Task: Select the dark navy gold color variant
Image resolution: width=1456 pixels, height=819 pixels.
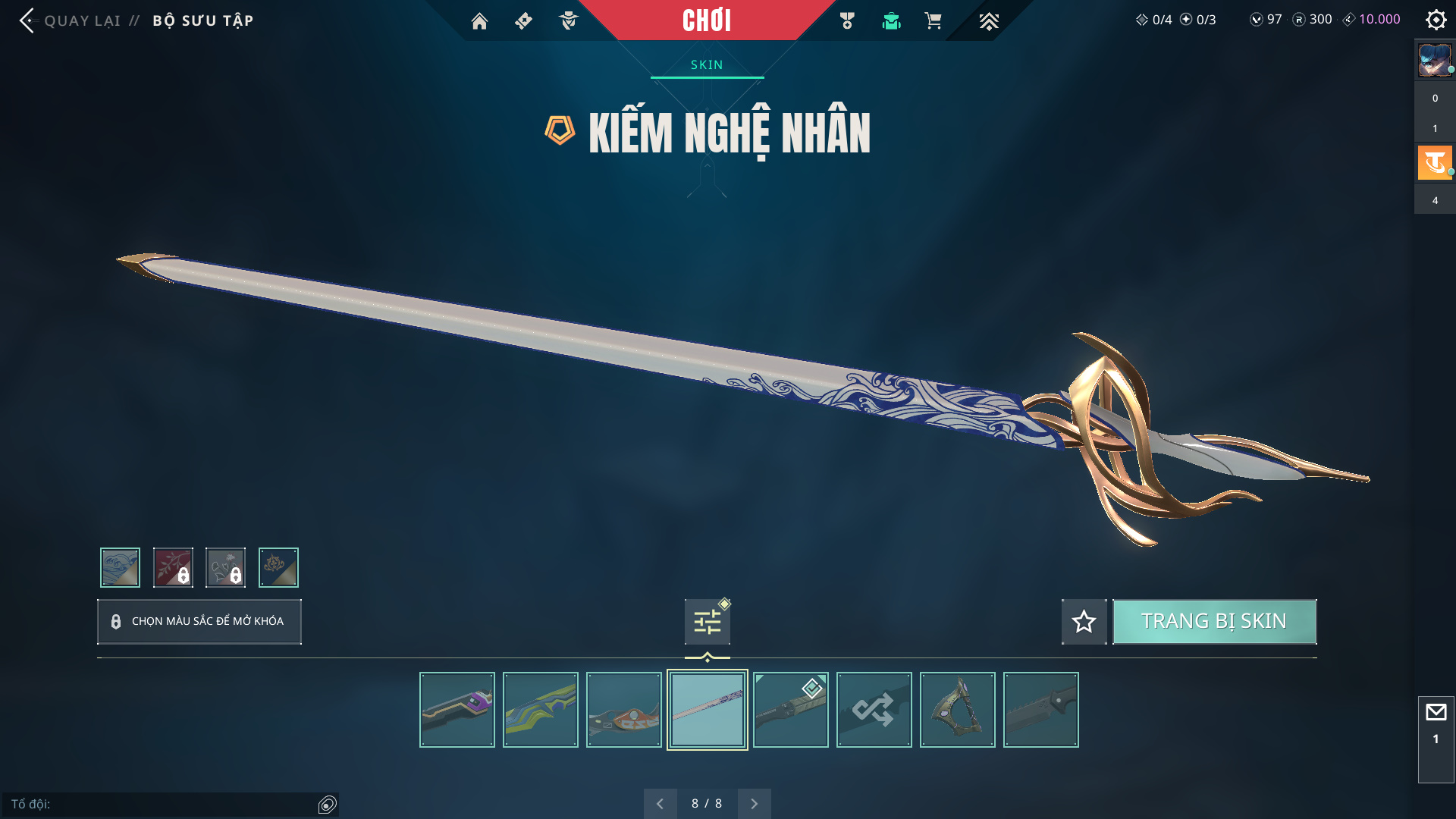Action: click(278, 567)
